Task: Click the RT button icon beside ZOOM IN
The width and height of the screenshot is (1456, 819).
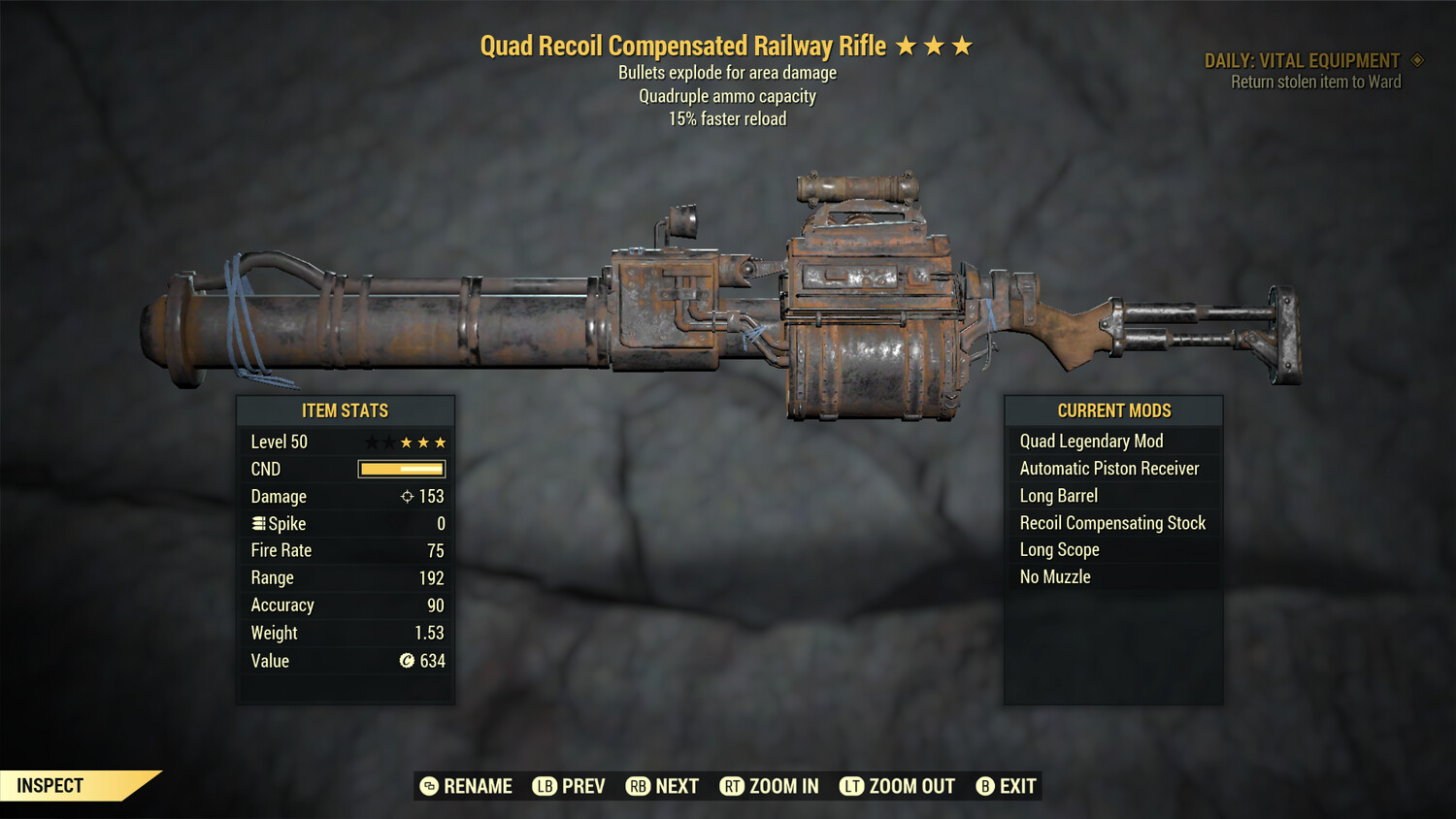Action: tap(733, 786)
